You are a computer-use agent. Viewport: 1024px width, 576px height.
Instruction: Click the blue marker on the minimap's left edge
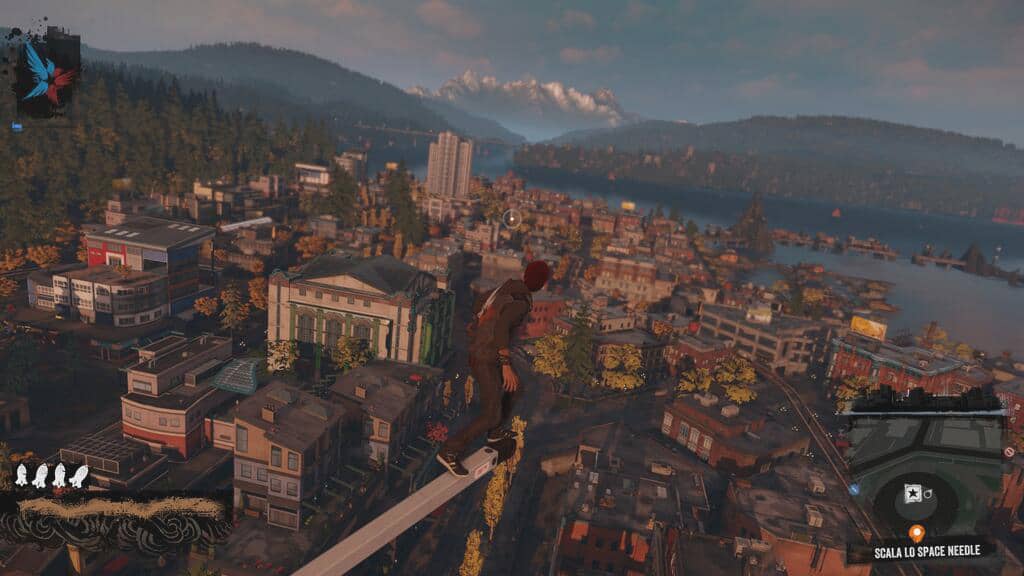tap(855, 489)
